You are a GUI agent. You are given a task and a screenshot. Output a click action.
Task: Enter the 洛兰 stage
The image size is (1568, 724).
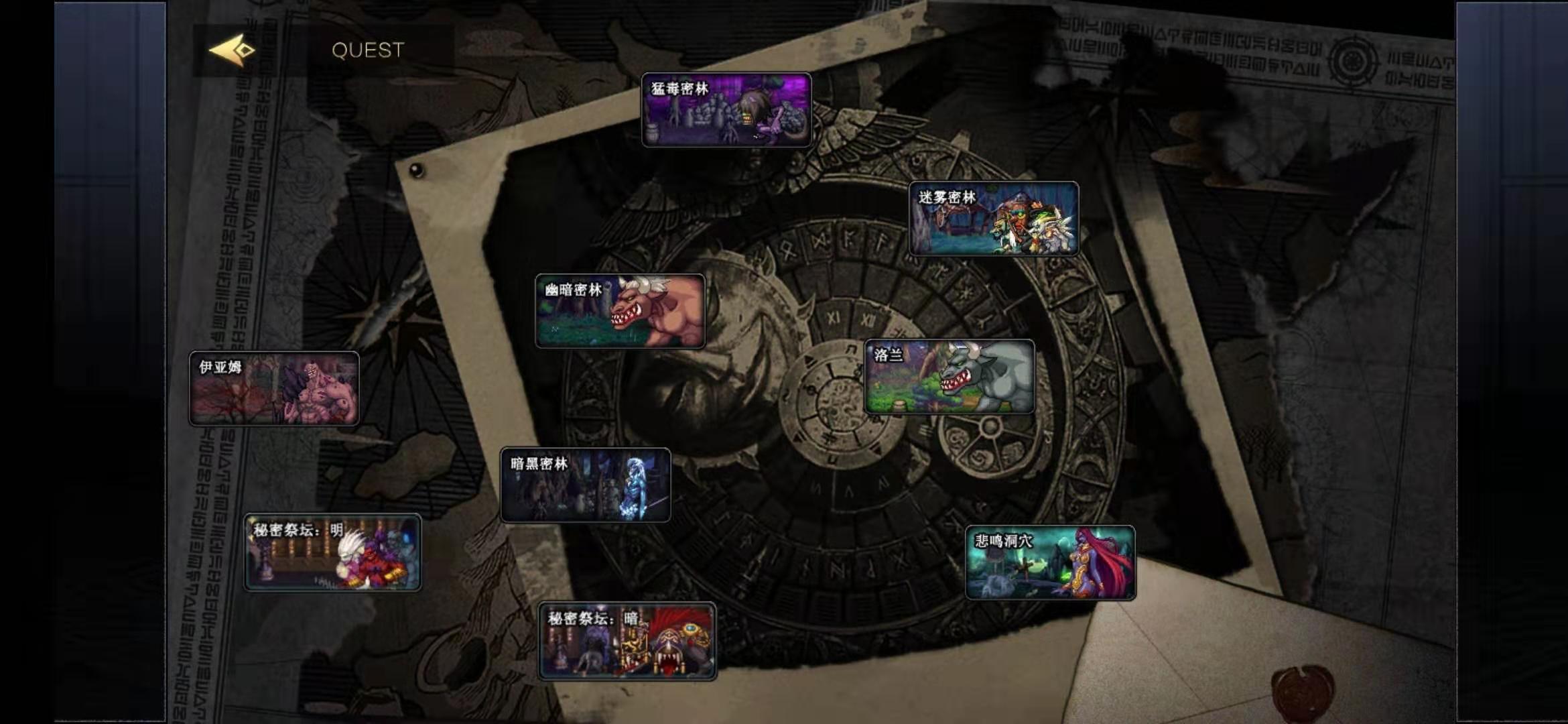coord(950,377)
